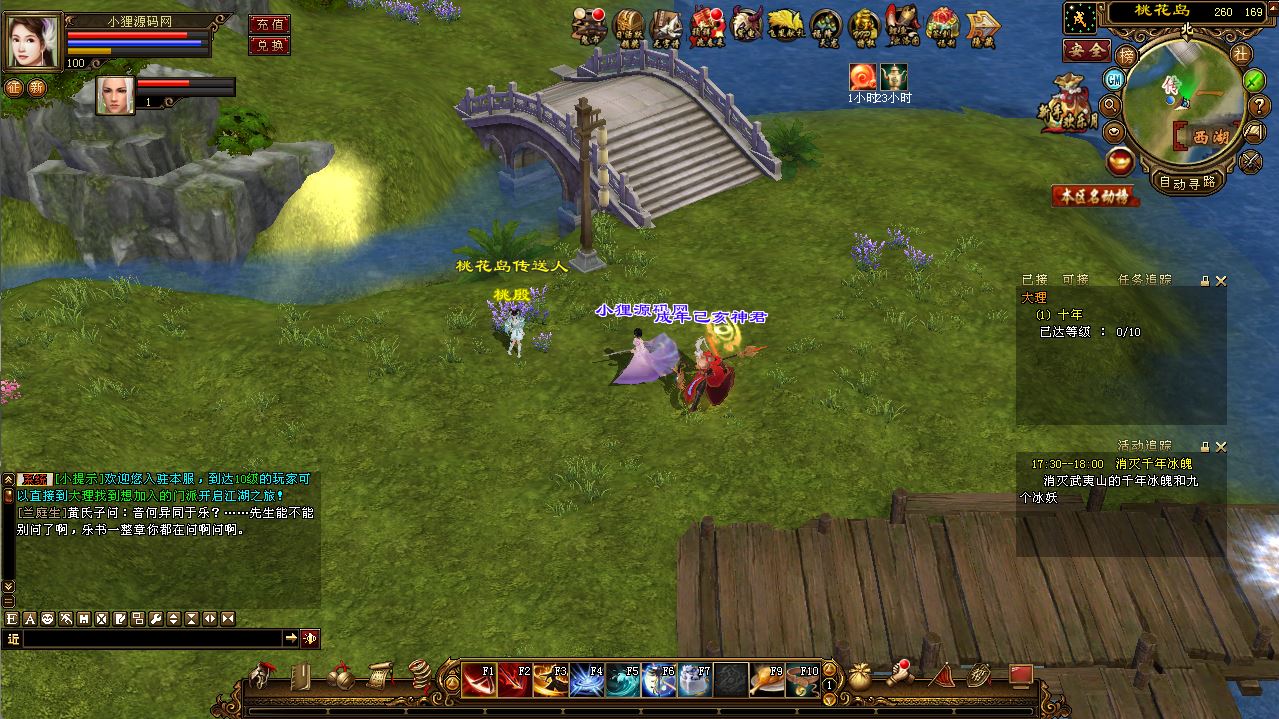Screen dimensions: 1279x719
Task: Open the 自动寻路 auto-pathfinding button
Action: coord(1187,182)
